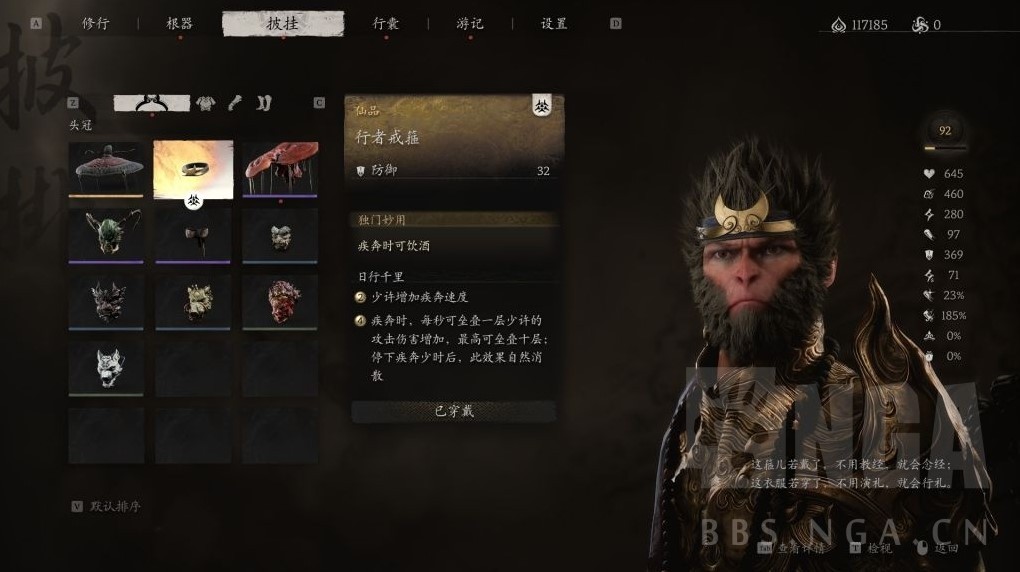Open the 修行 tab
Viewport: 1020px width, 572px height.
tap(96, 24)
